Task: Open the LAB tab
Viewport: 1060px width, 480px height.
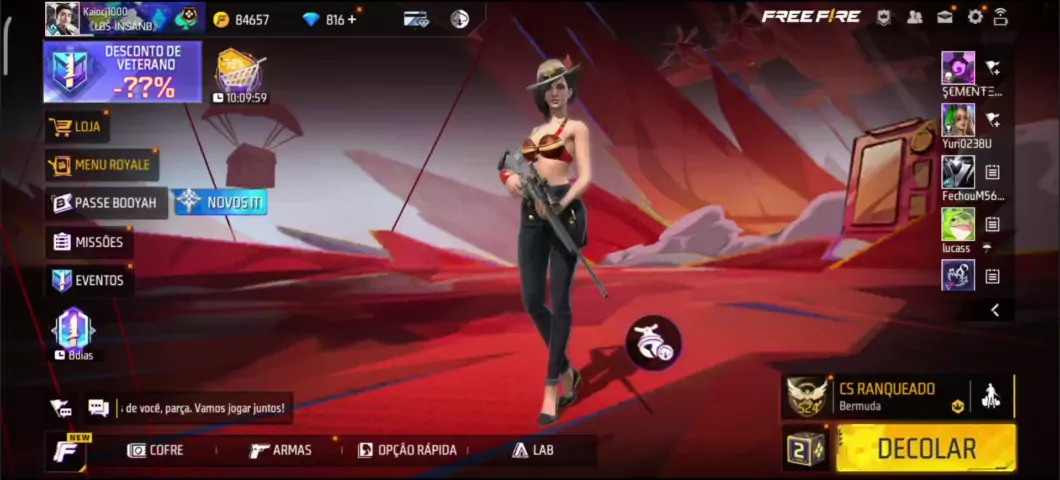Action: pos(533,450)
